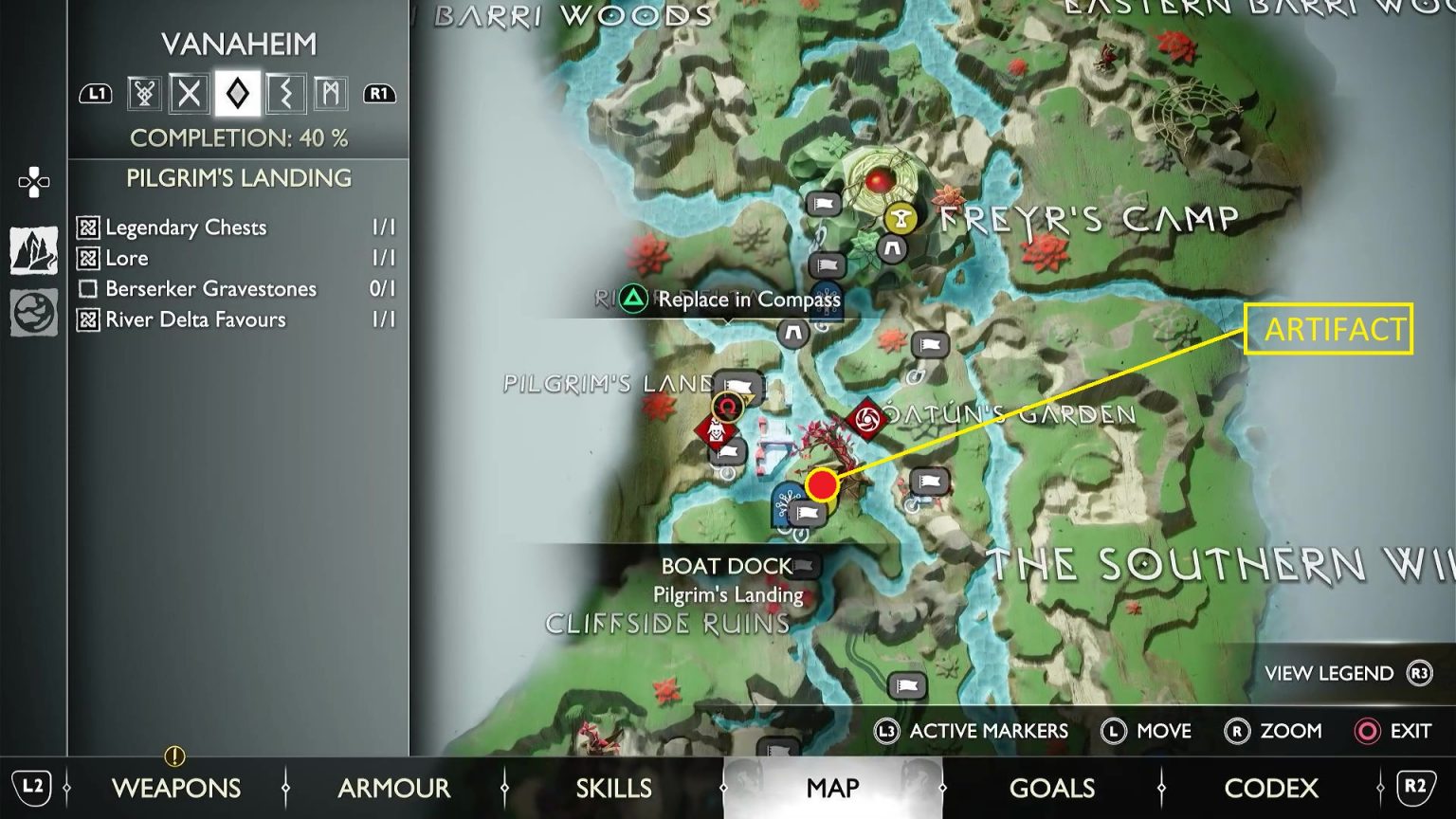This screenshot has width=1456, height=819.
Task: Select the Map tab
Action: click(x=832, y=787)
